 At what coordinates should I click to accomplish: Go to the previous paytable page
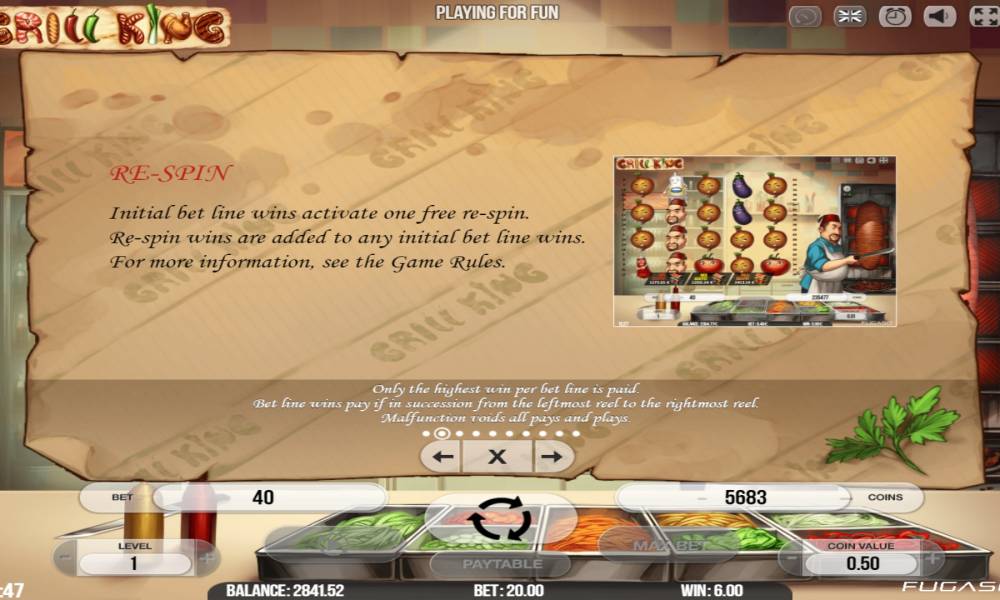pyautogui.click(x=444, y=457)
